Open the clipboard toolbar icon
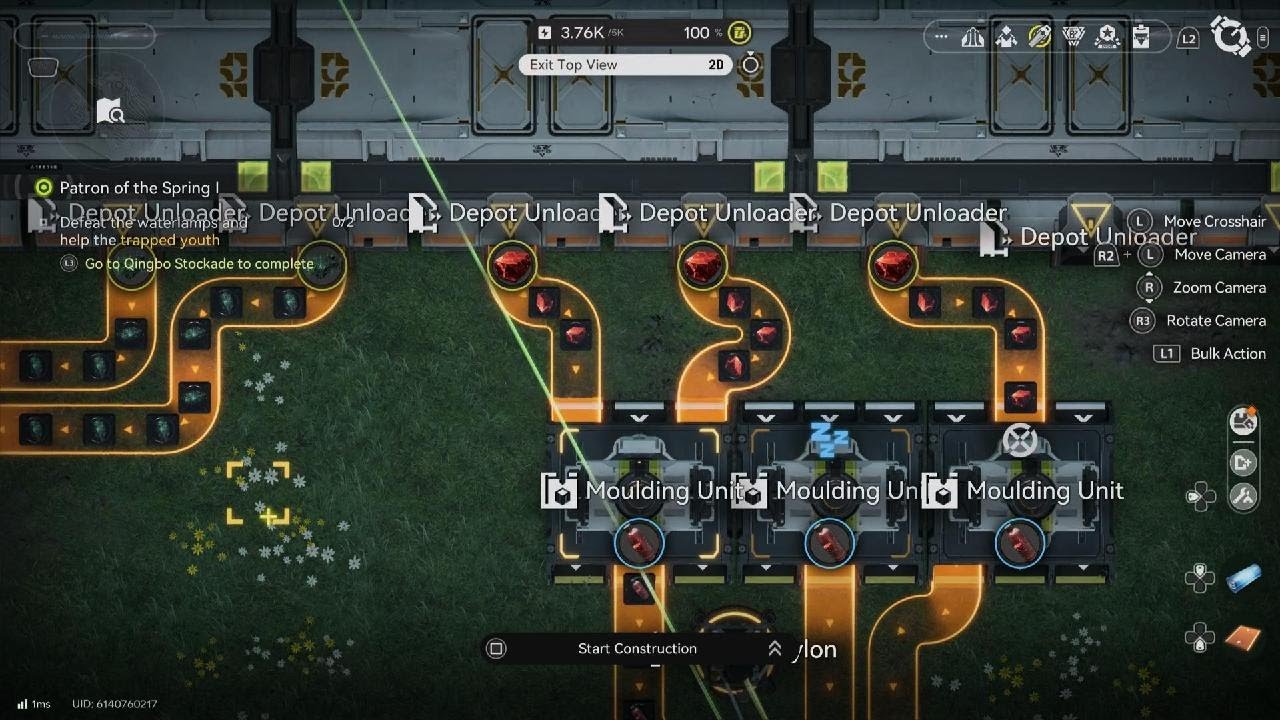 coord(1140,37)
